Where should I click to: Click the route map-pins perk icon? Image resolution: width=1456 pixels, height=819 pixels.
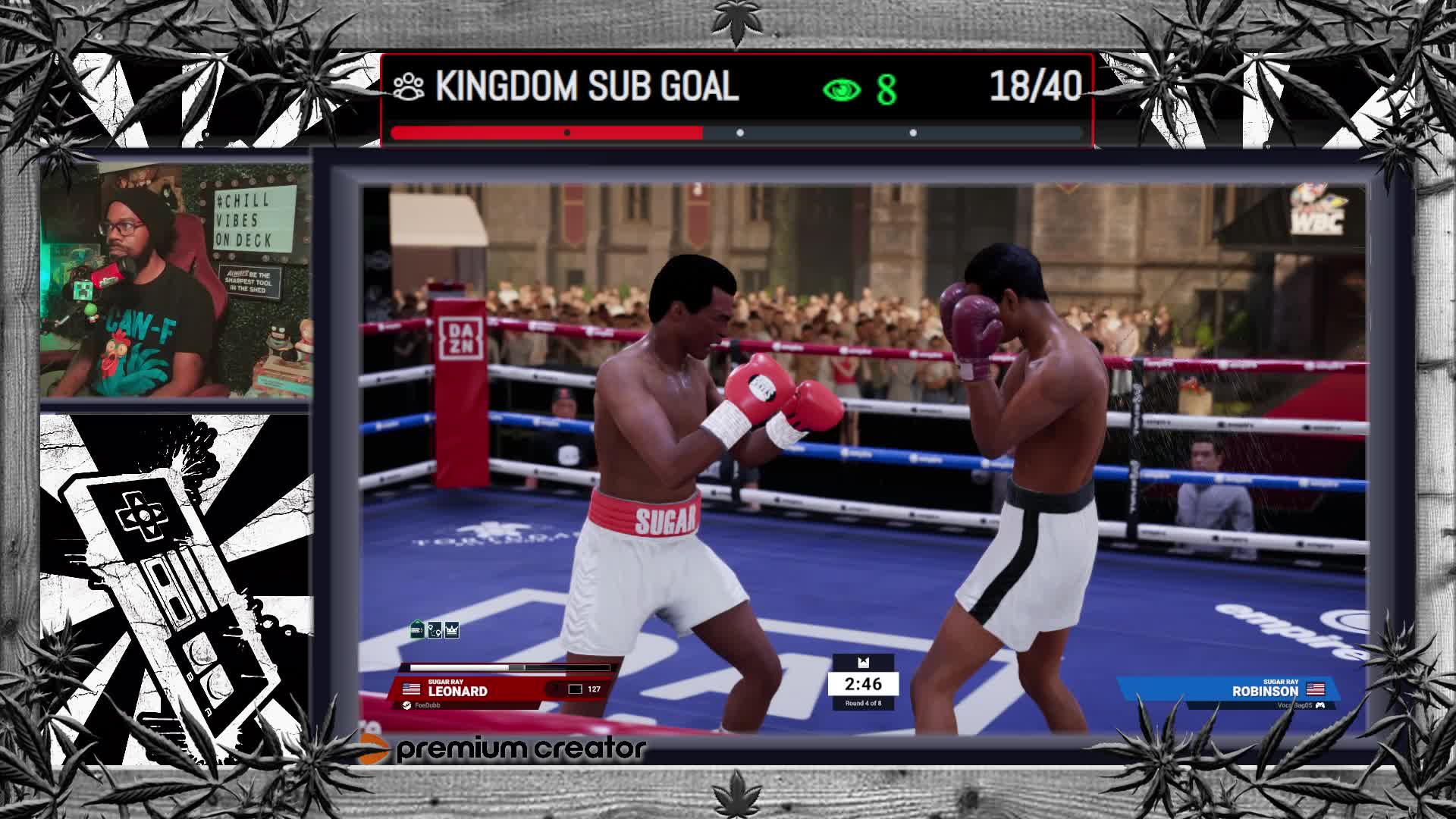[x=435, y=629]
